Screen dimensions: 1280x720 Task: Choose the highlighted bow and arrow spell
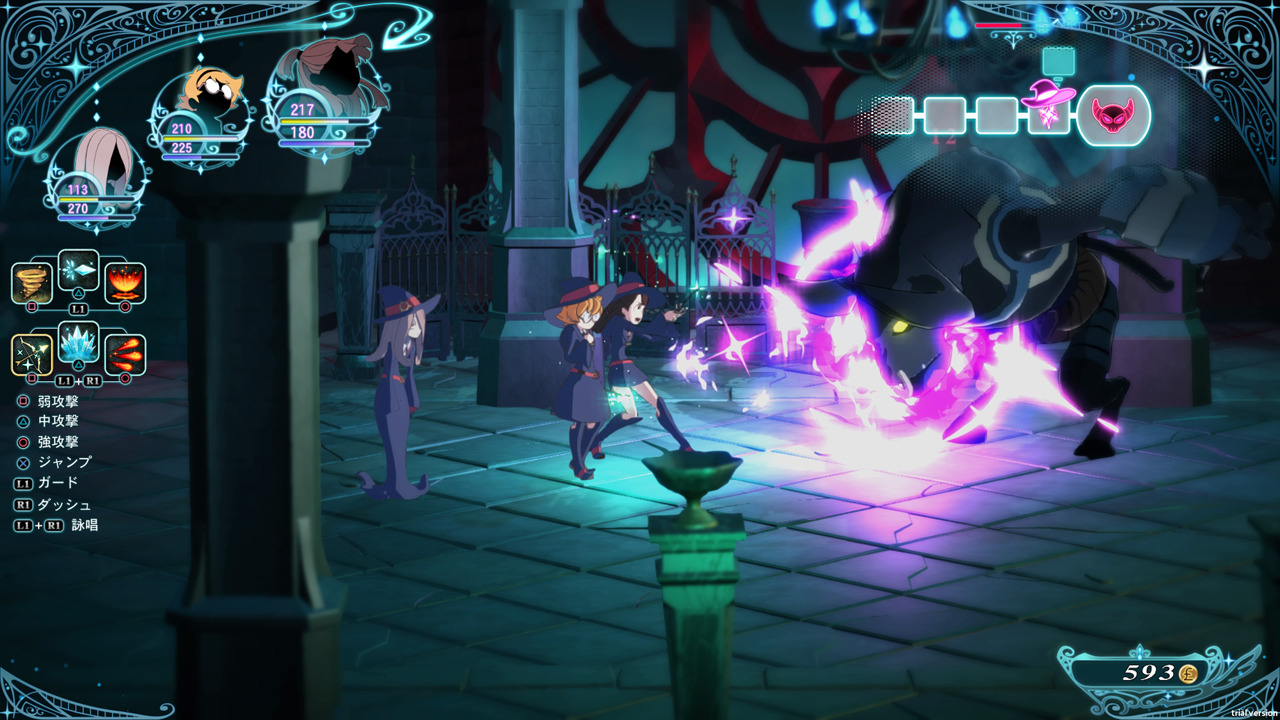point(32,355)
